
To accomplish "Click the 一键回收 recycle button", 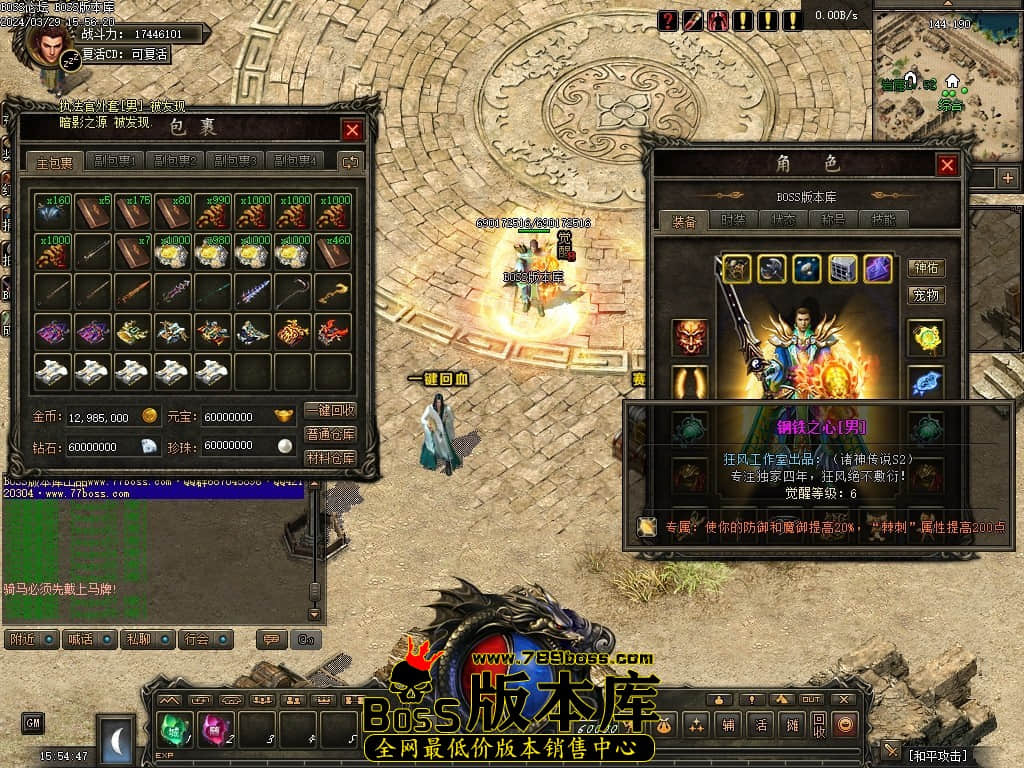I will (x=330, y=411).
